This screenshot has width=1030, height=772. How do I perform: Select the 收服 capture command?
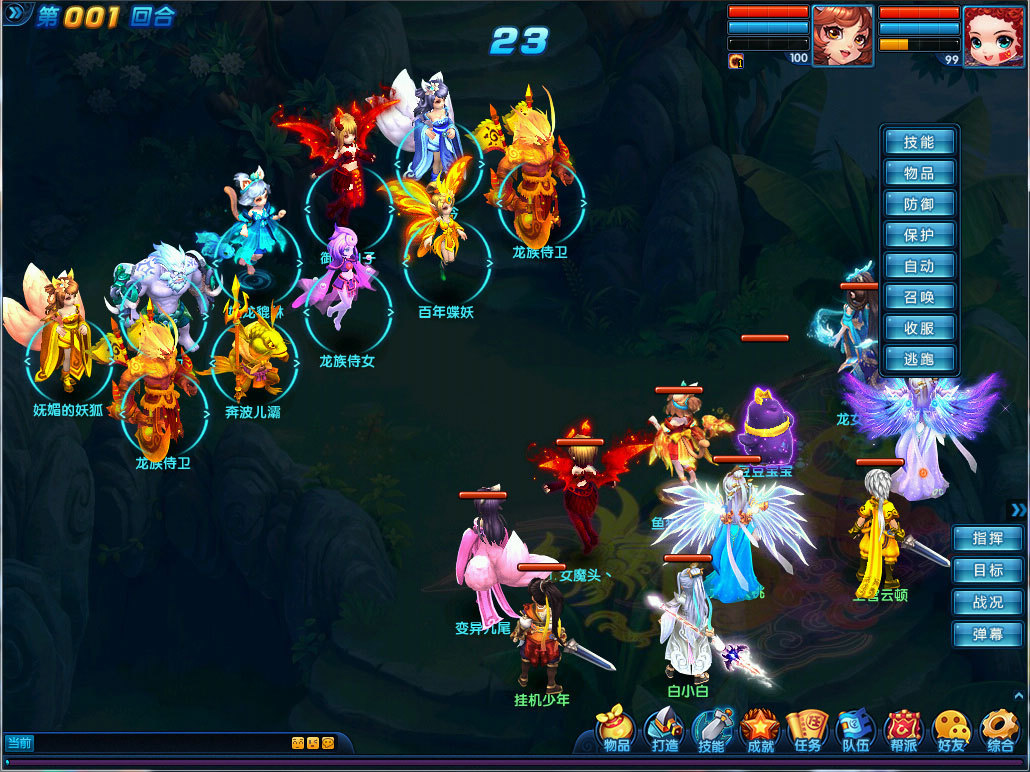pos(919,328)
